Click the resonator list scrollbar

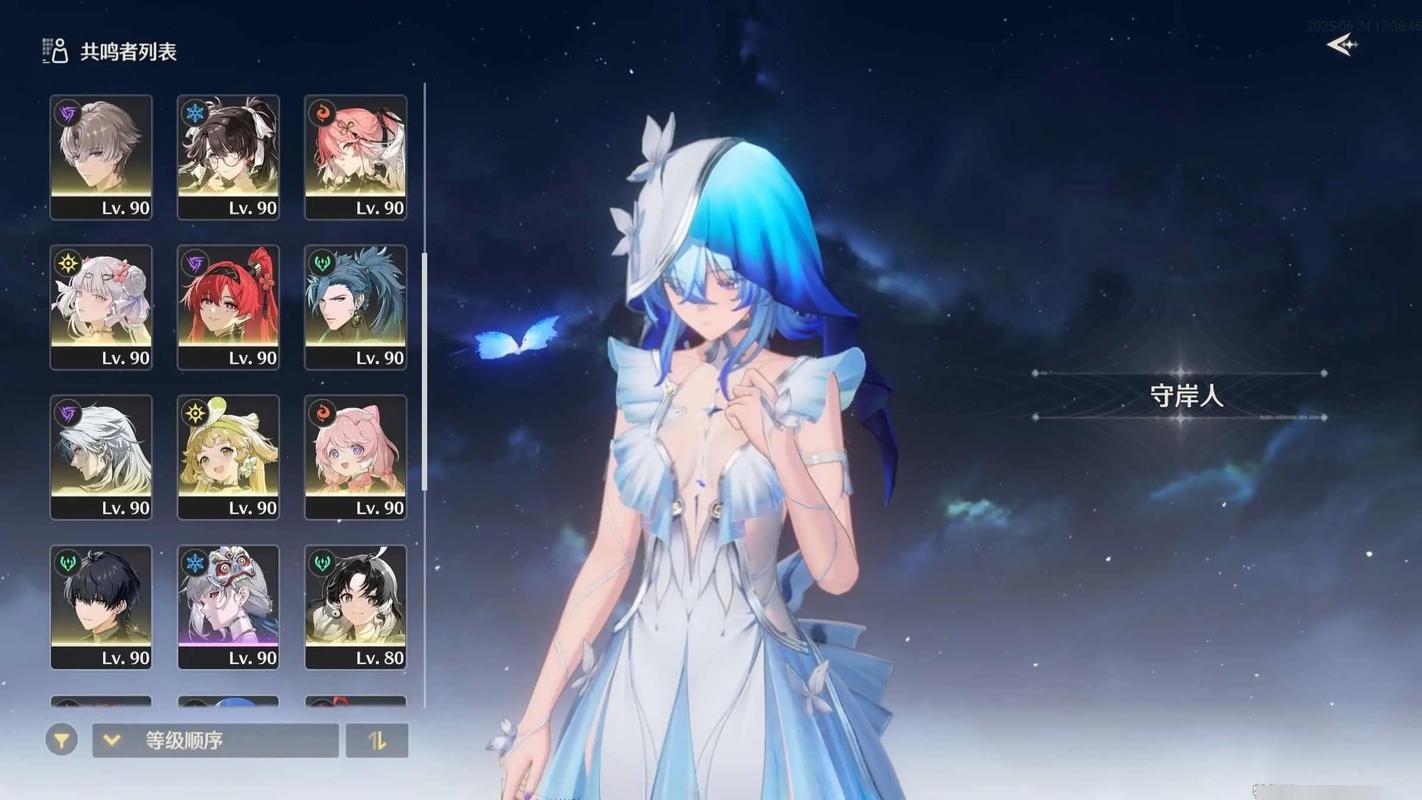[x=425, y=370]
